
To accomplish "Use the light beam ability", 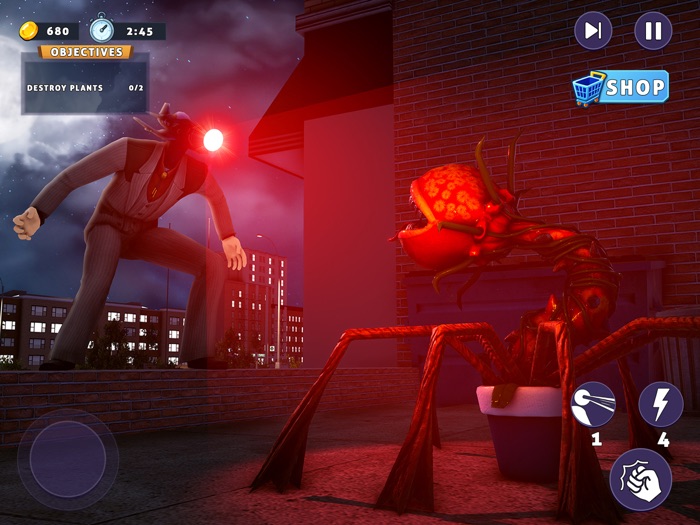I will 593,404.
